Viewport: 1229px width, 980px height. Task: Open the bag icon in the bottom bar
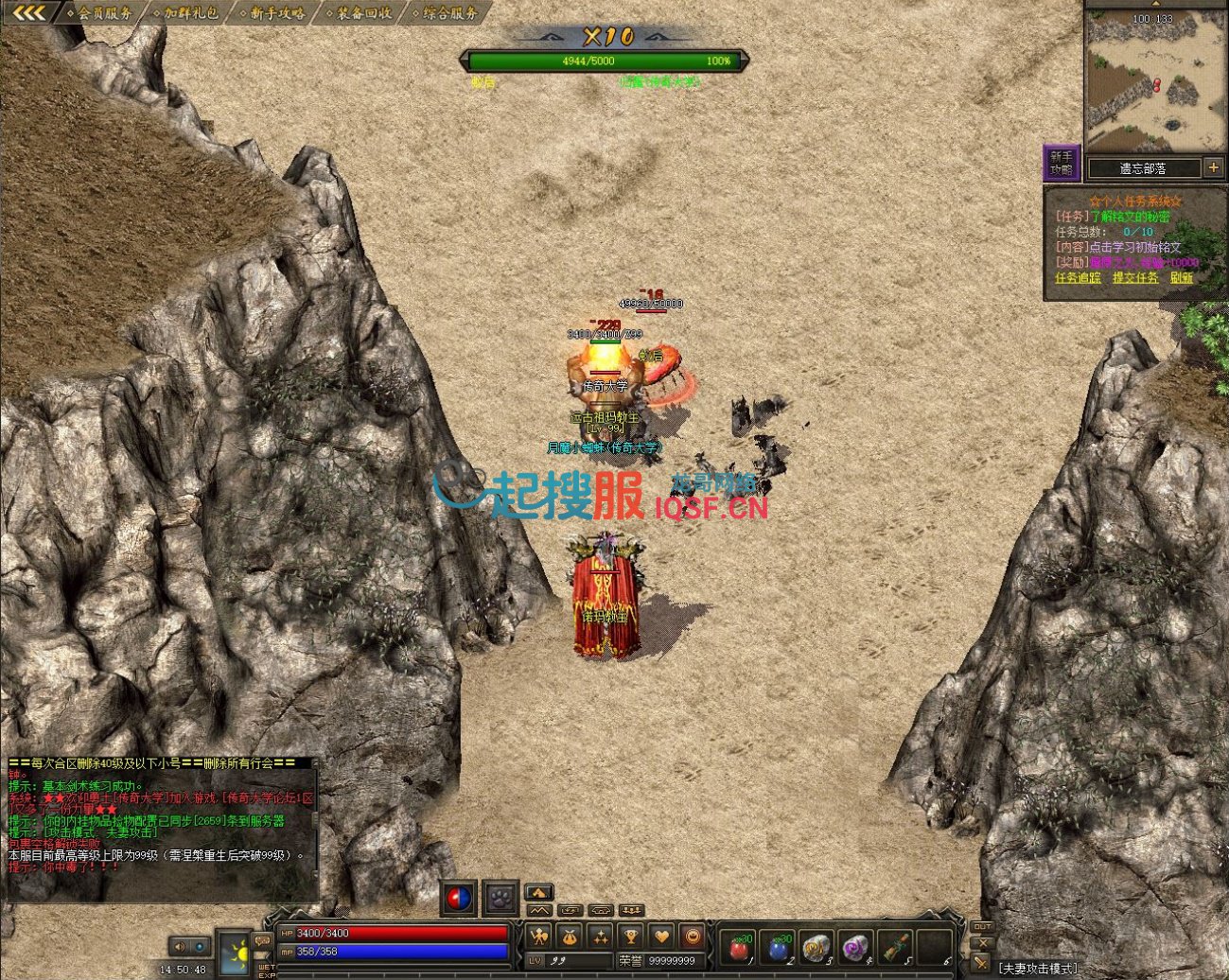click(x=571, y=936)
